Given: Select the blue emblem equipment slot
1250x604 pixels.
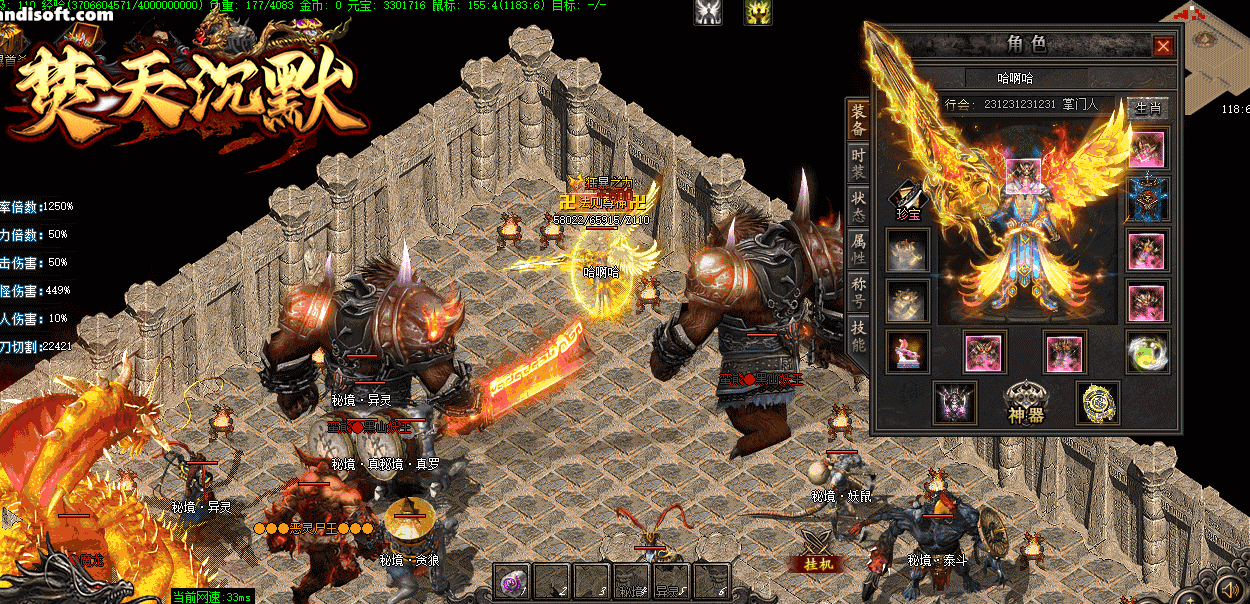Looking at the screenshot, I should pos(1146,198).
